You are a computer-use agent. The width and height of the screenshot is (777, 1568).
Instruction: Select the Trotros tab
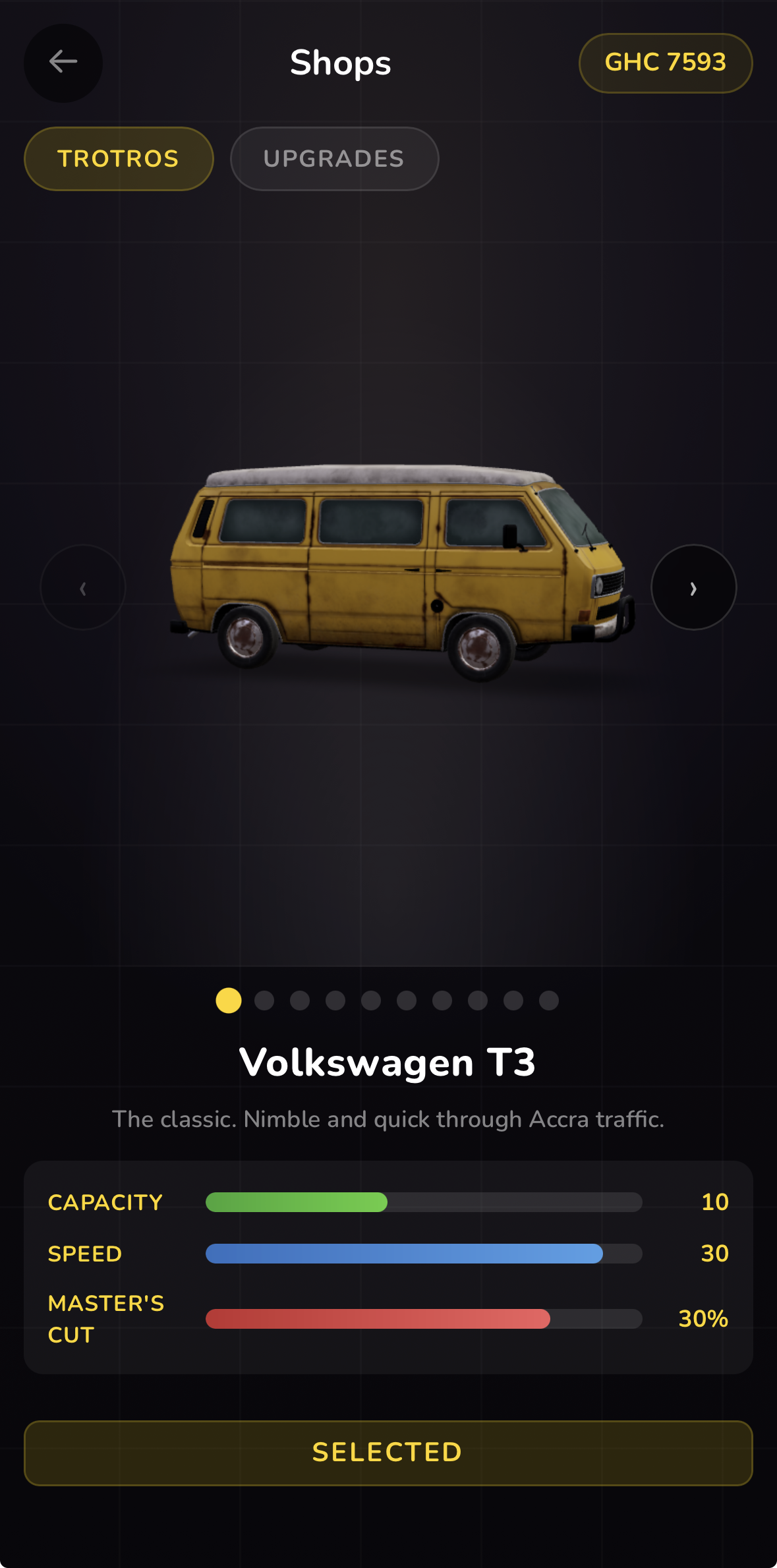coord(119,159)
